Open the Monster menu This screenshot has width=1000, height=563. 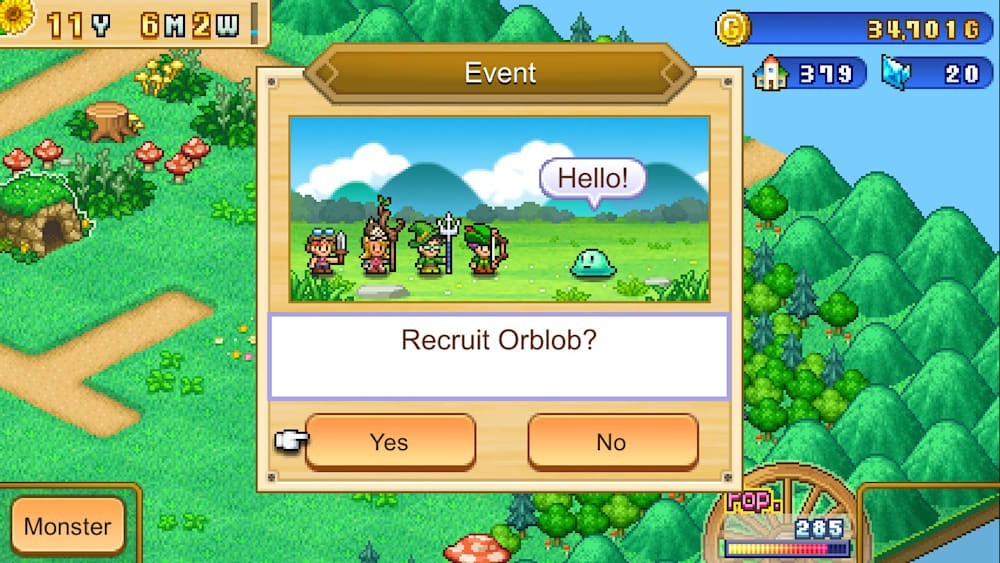tap(68, 527)
